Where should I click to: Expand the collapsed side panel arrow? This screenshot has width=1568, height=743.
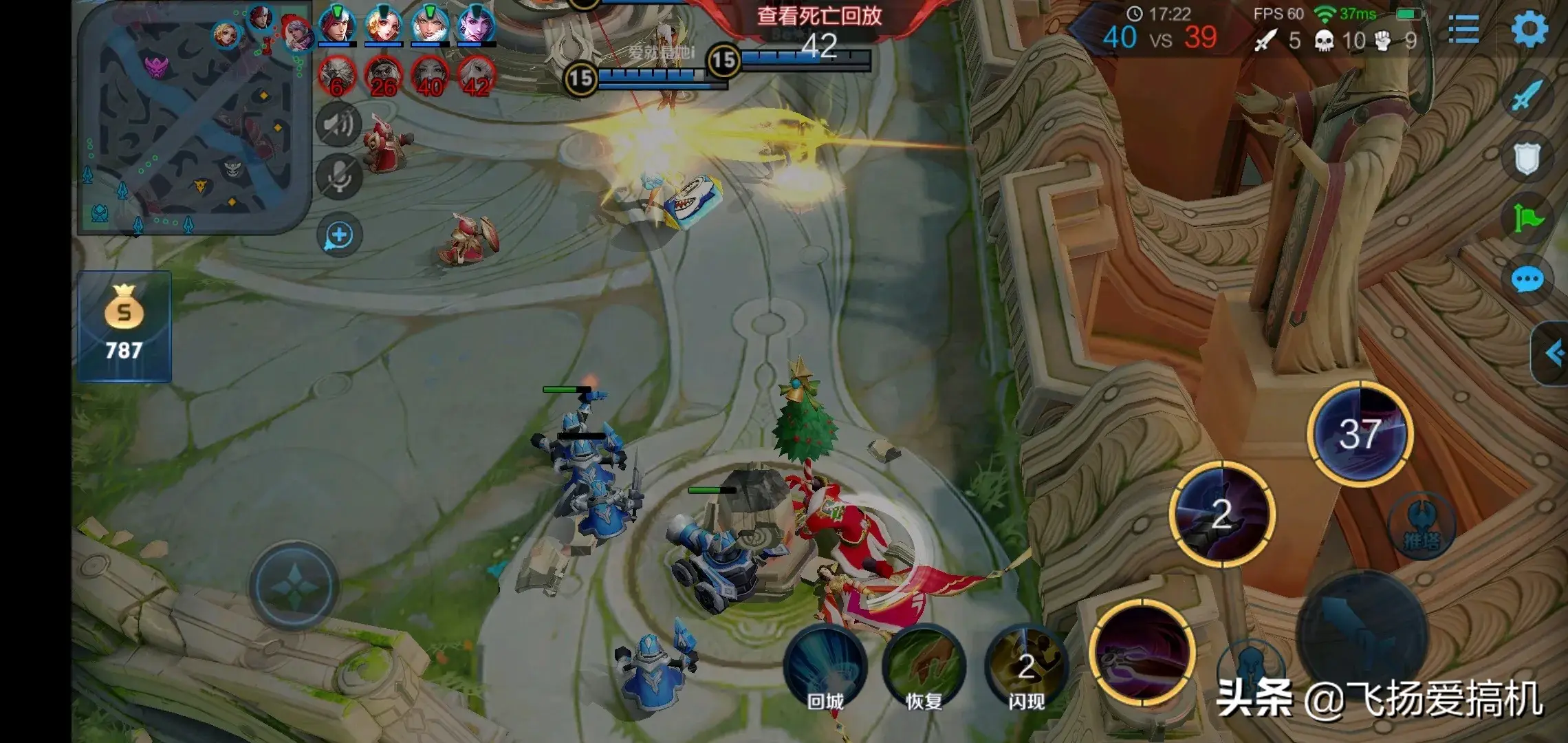(x=1551, y=354)
